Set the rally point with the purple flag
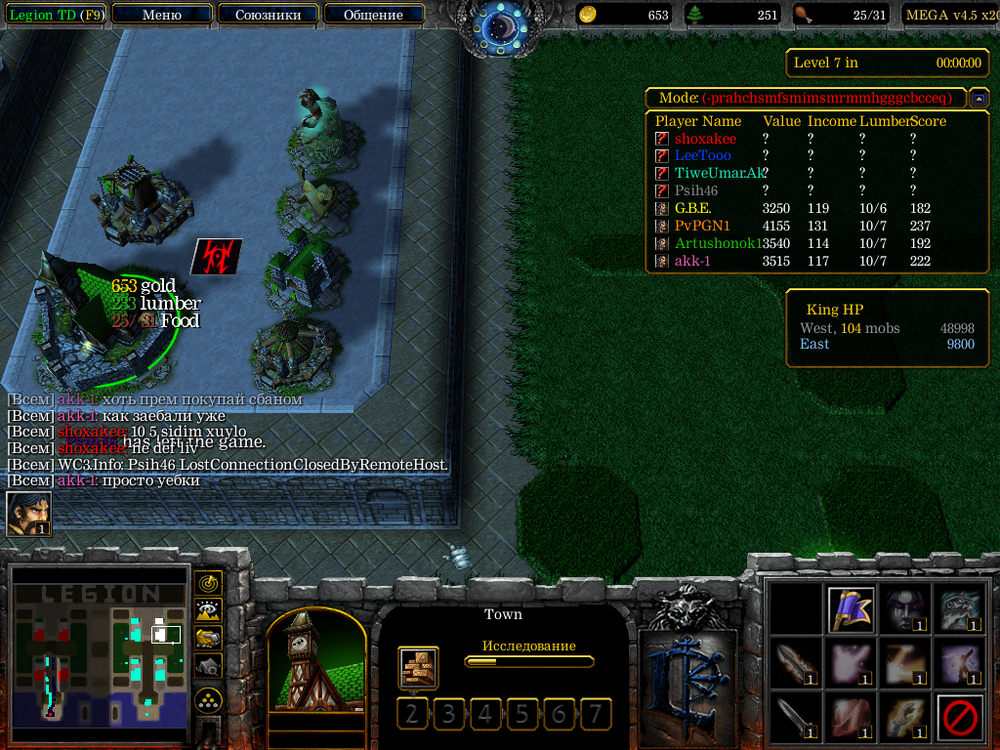 click(x=852, y=609)
